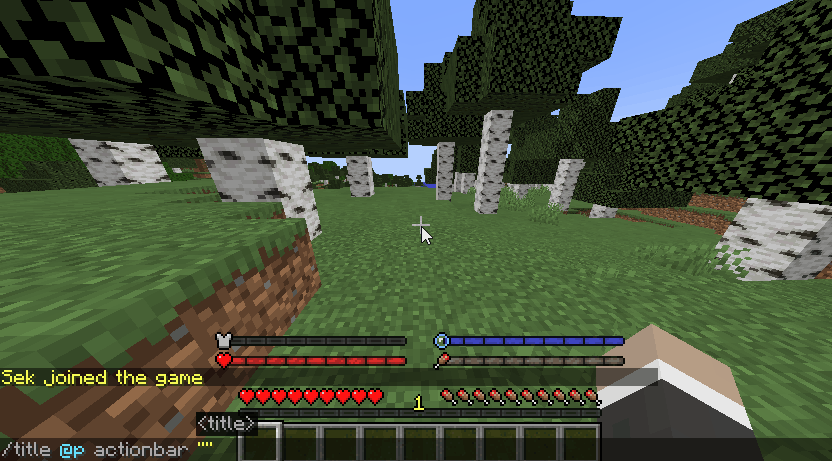Viewport: 832px width, 461px height.
Task: Click the chat command input field
Action: click(x=400, y=449)
